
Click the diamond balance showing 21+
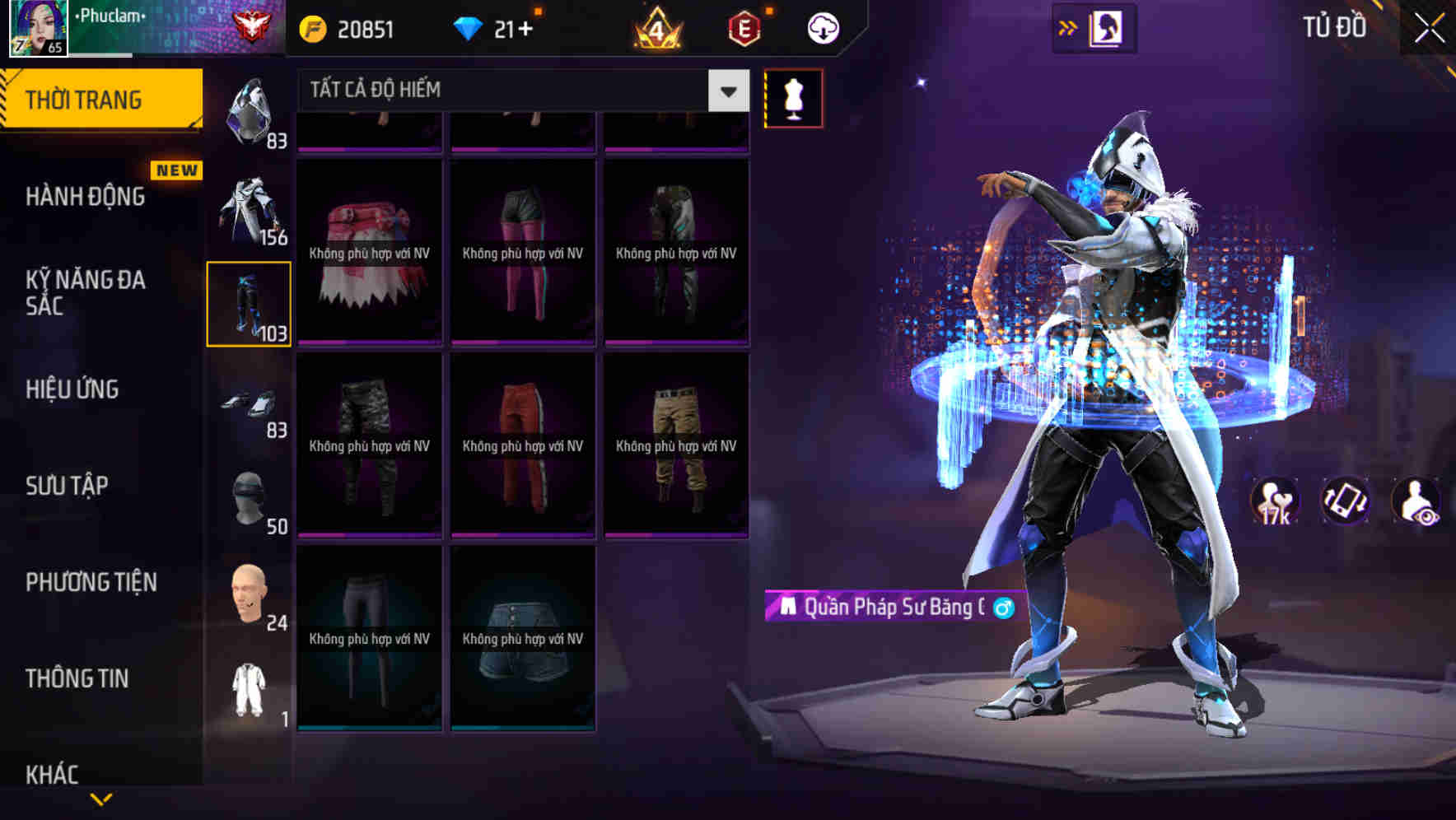492,27
